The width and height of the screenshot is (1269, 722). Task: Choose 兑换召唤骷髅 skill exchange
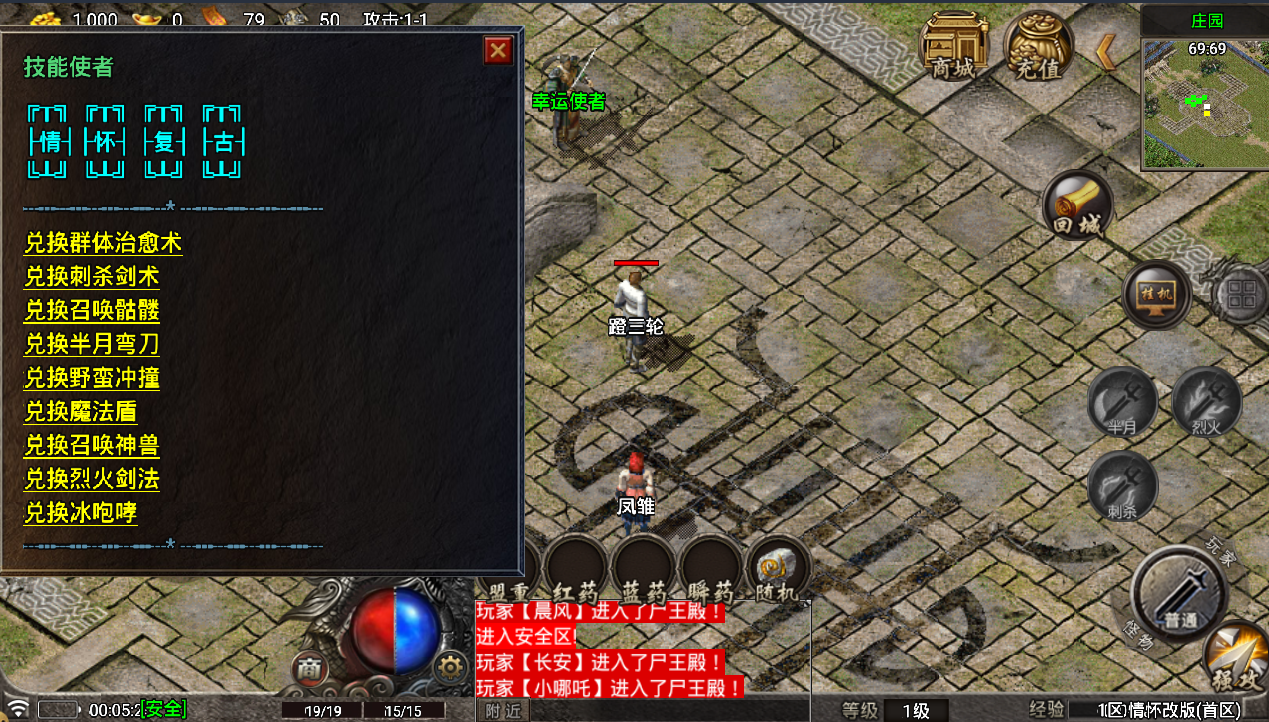(92, 310)
